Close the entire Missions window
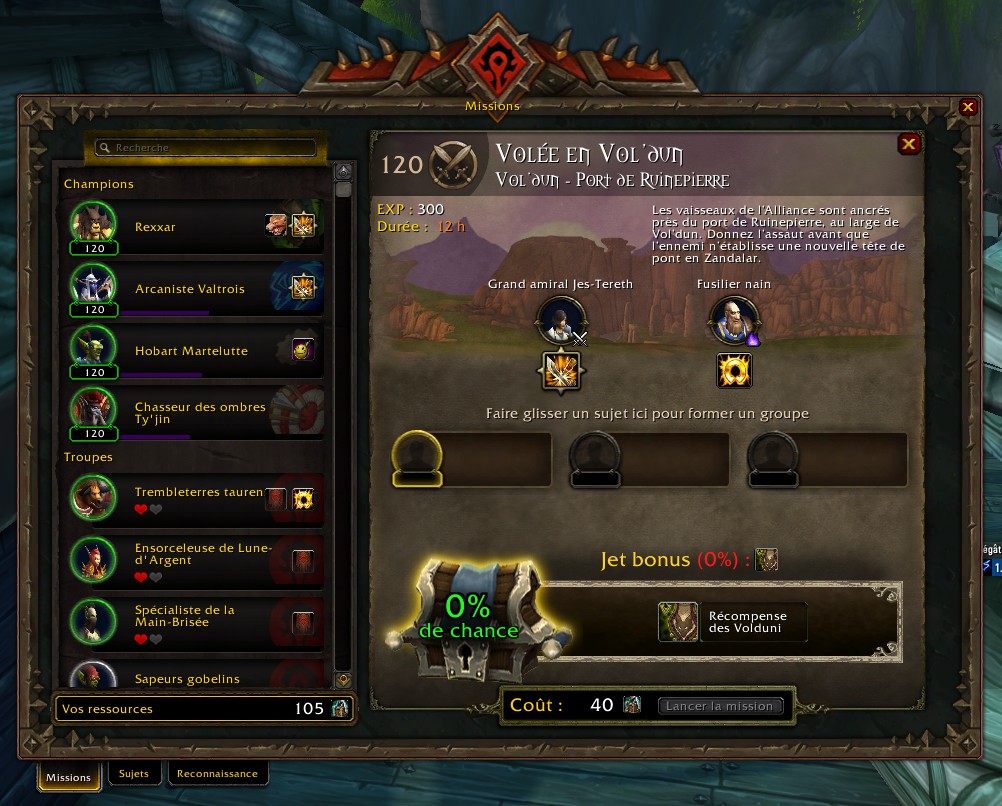The image size is (1002, 806). 967,107
